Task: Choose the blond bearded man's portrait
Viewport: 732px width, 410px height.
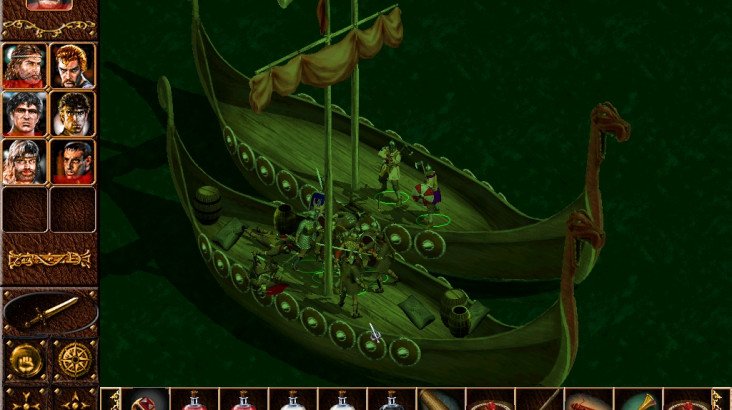Action: 24,160
